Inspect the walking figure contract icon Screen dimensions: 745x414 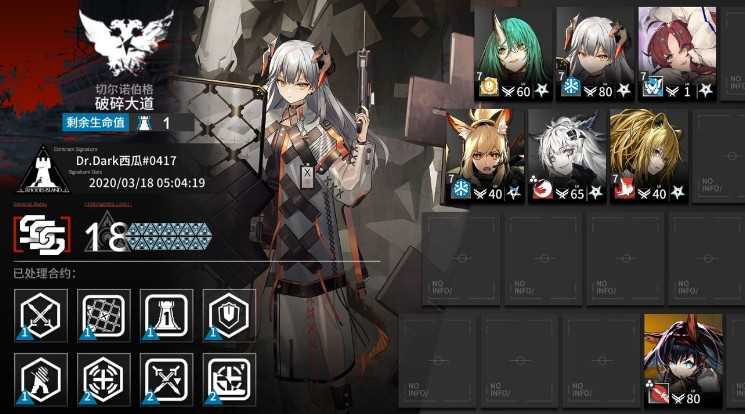pyautogui.click(x=42, y=378)
